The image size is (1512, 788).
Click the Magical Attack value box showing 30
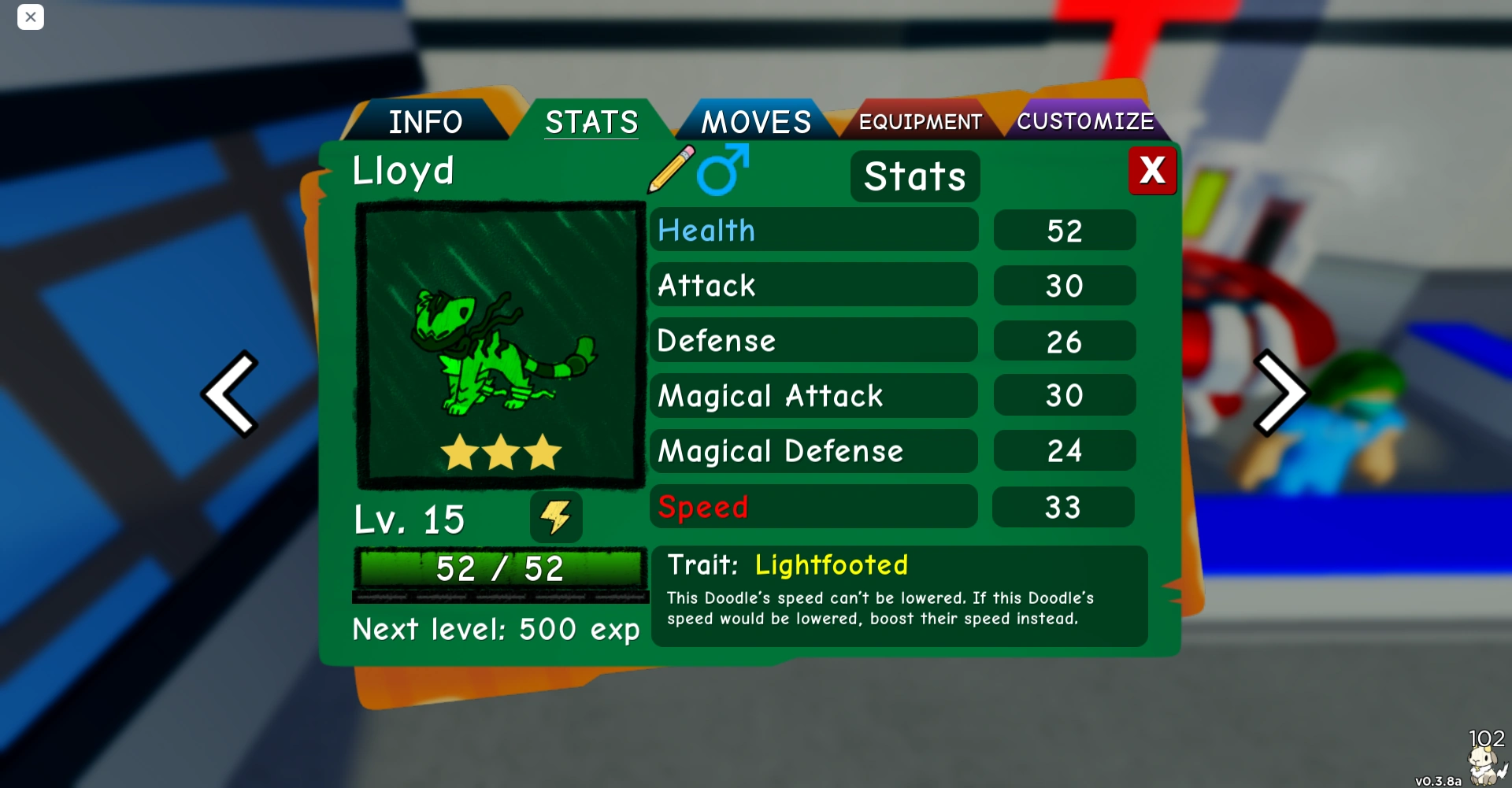pyautogui.click(x=1064, y=396)
